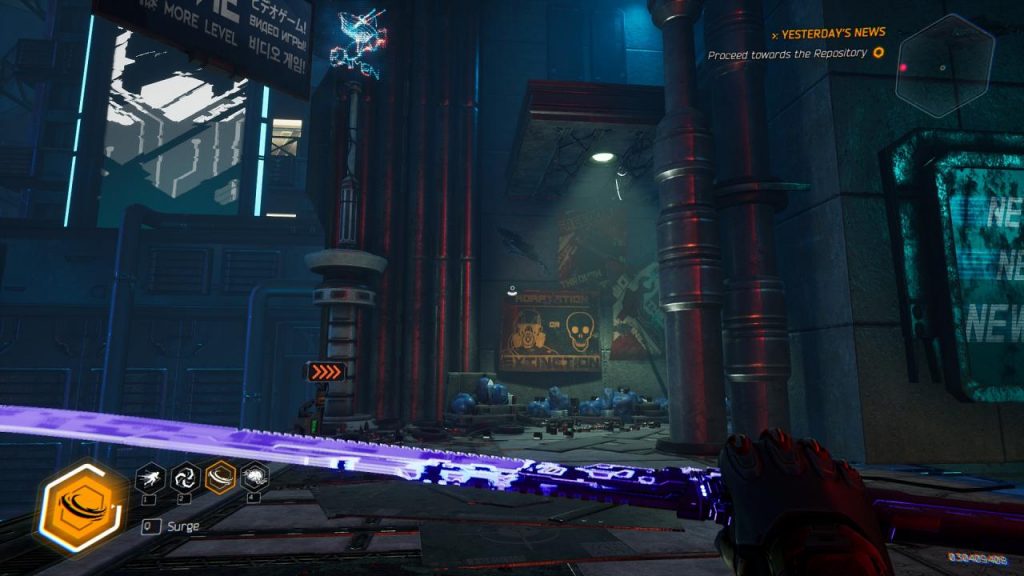Select the red marker on the minimap
The image size is (1024, 576).
(903, 67)
